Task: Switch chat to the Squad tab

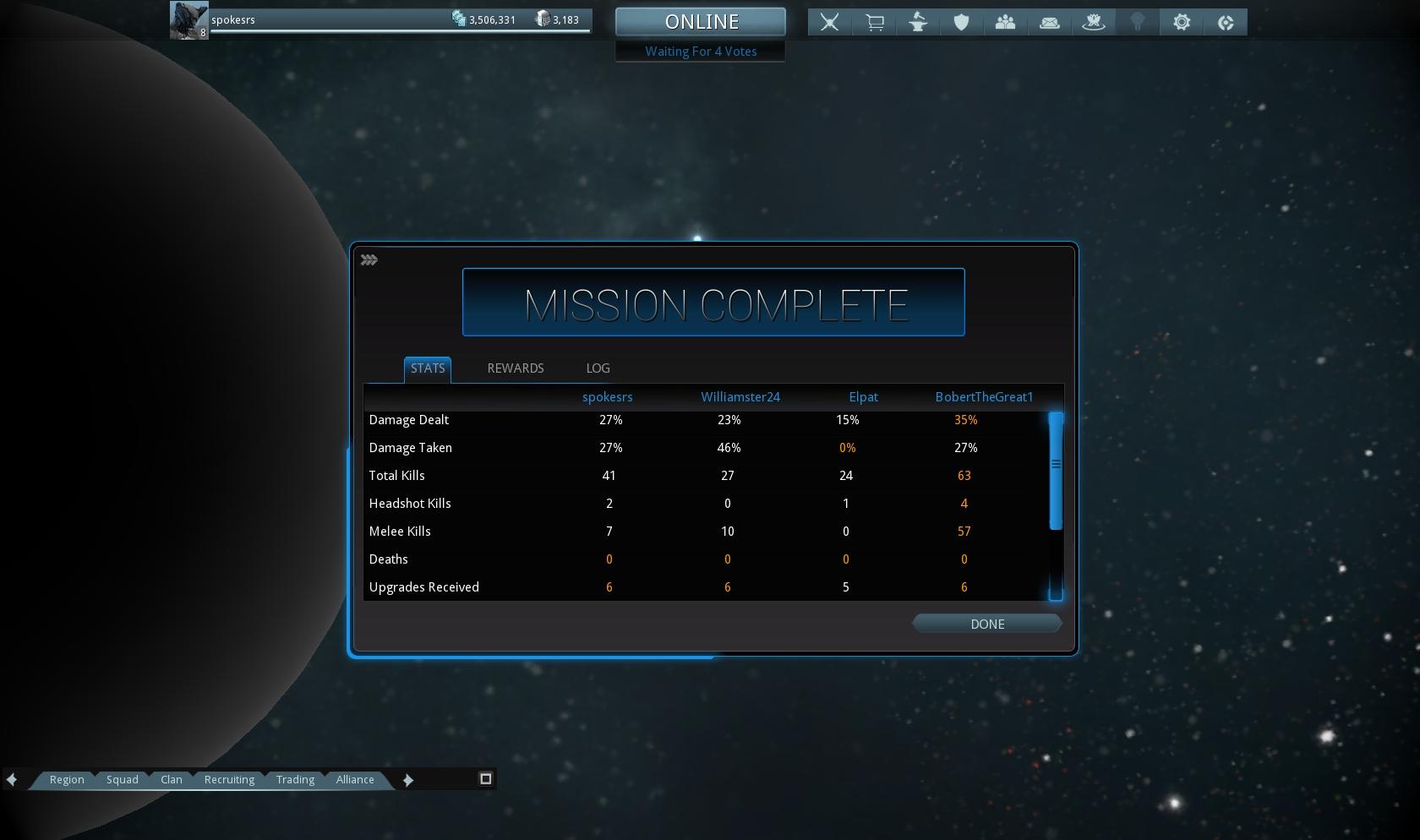Action: 123,780
